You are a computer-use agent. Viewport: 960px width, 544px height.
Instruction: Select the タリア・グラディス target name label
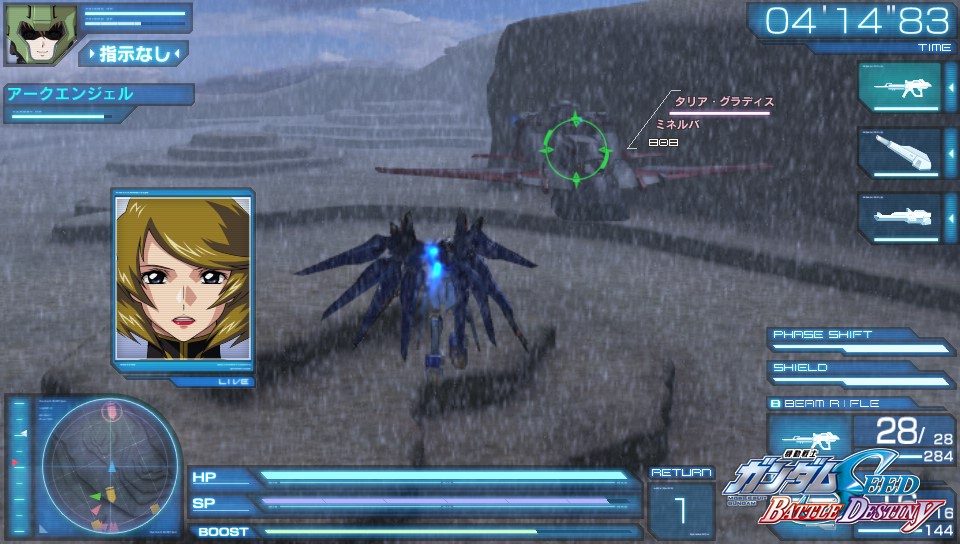(724, 101)
